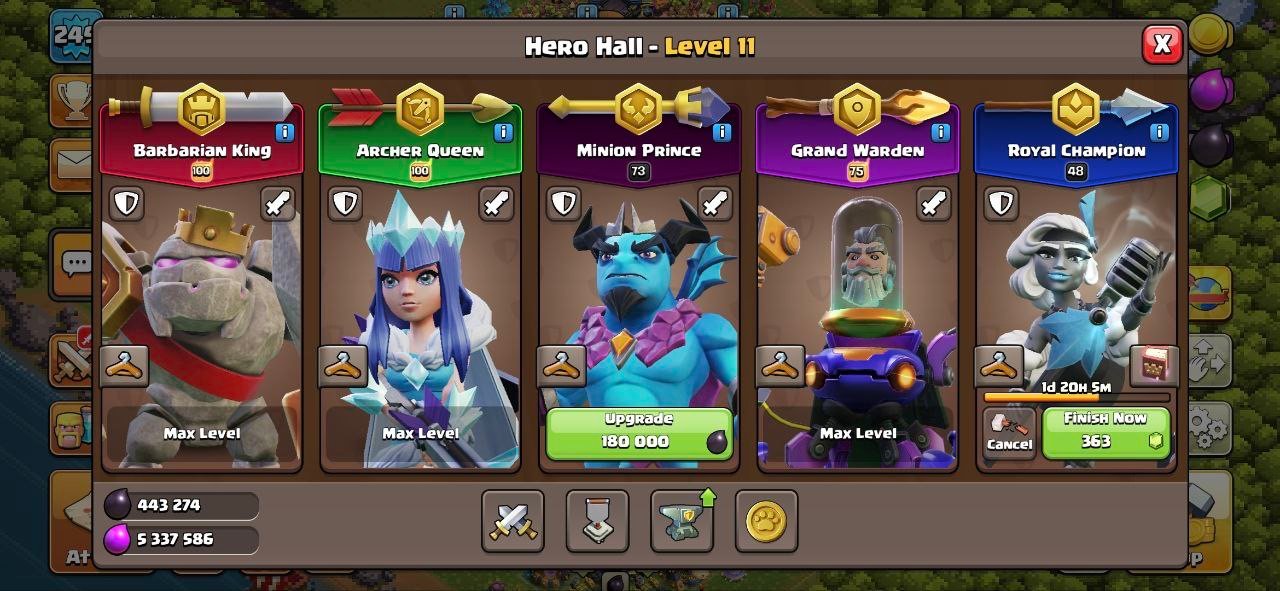View Minion Prince info
Viewport: 1280px width, 591px height.
pyautogui.click(x=722, y=132)
